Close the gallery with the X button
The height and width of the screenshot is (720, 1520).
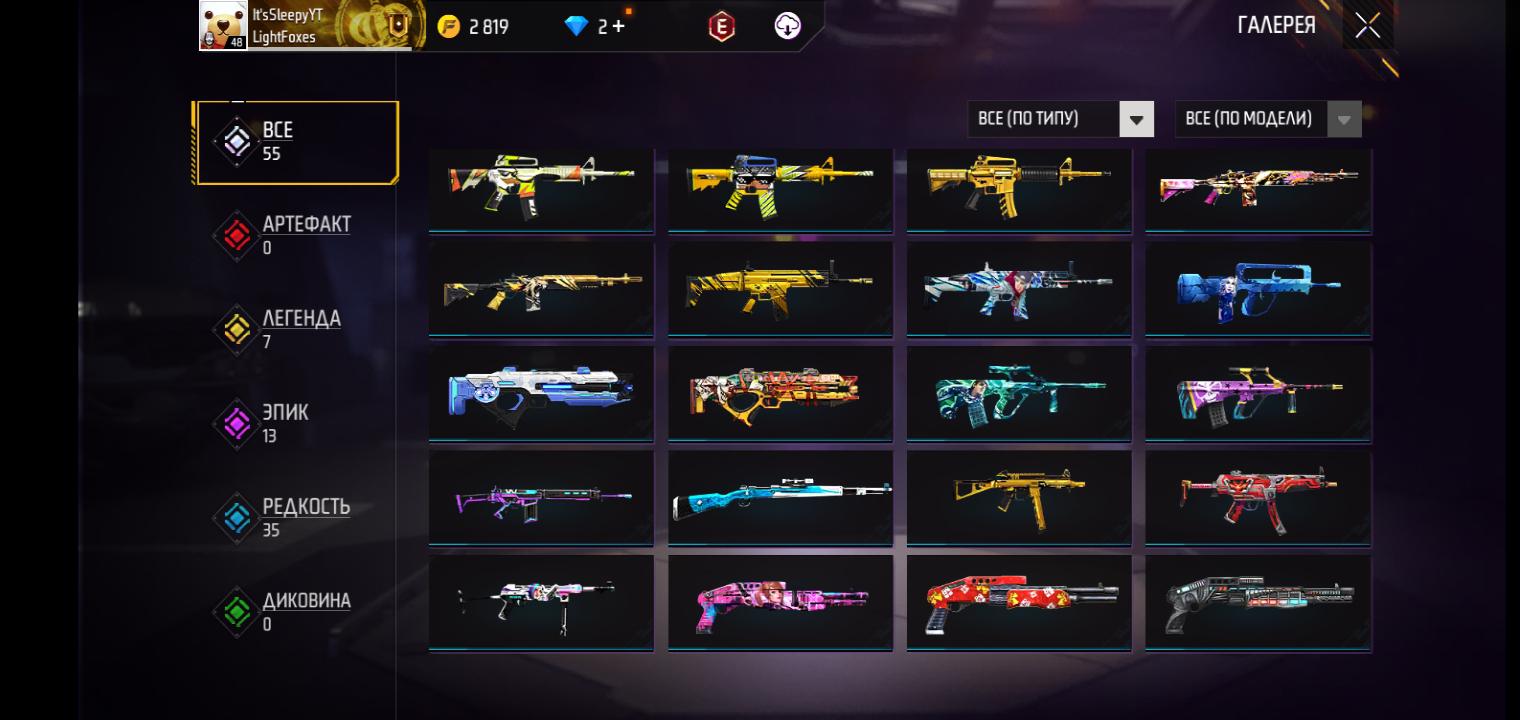[1367, 26]
